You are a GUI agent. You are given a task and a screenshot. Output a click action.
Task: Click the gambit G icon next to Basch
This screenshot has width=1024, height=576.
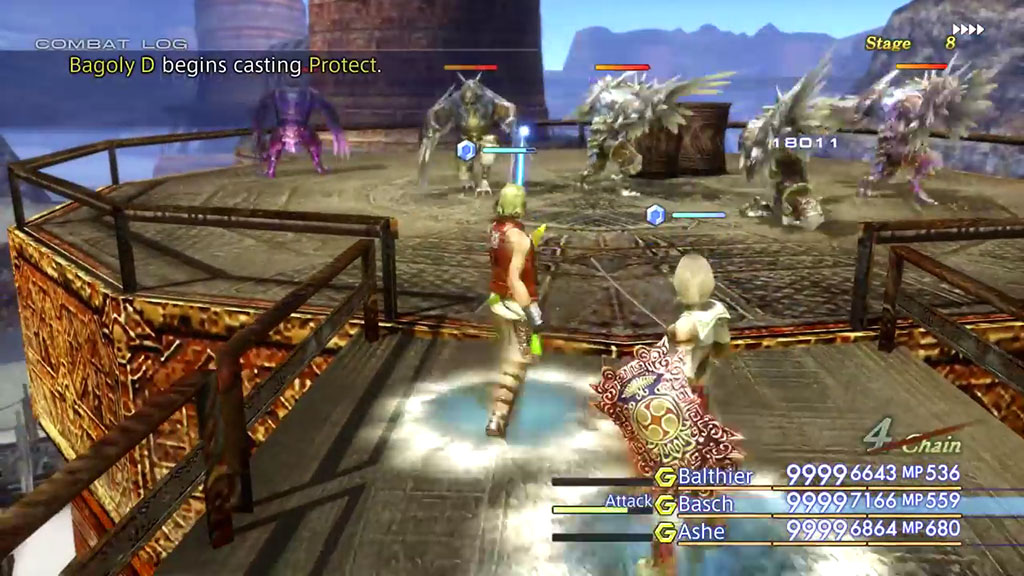pos(665,505)
